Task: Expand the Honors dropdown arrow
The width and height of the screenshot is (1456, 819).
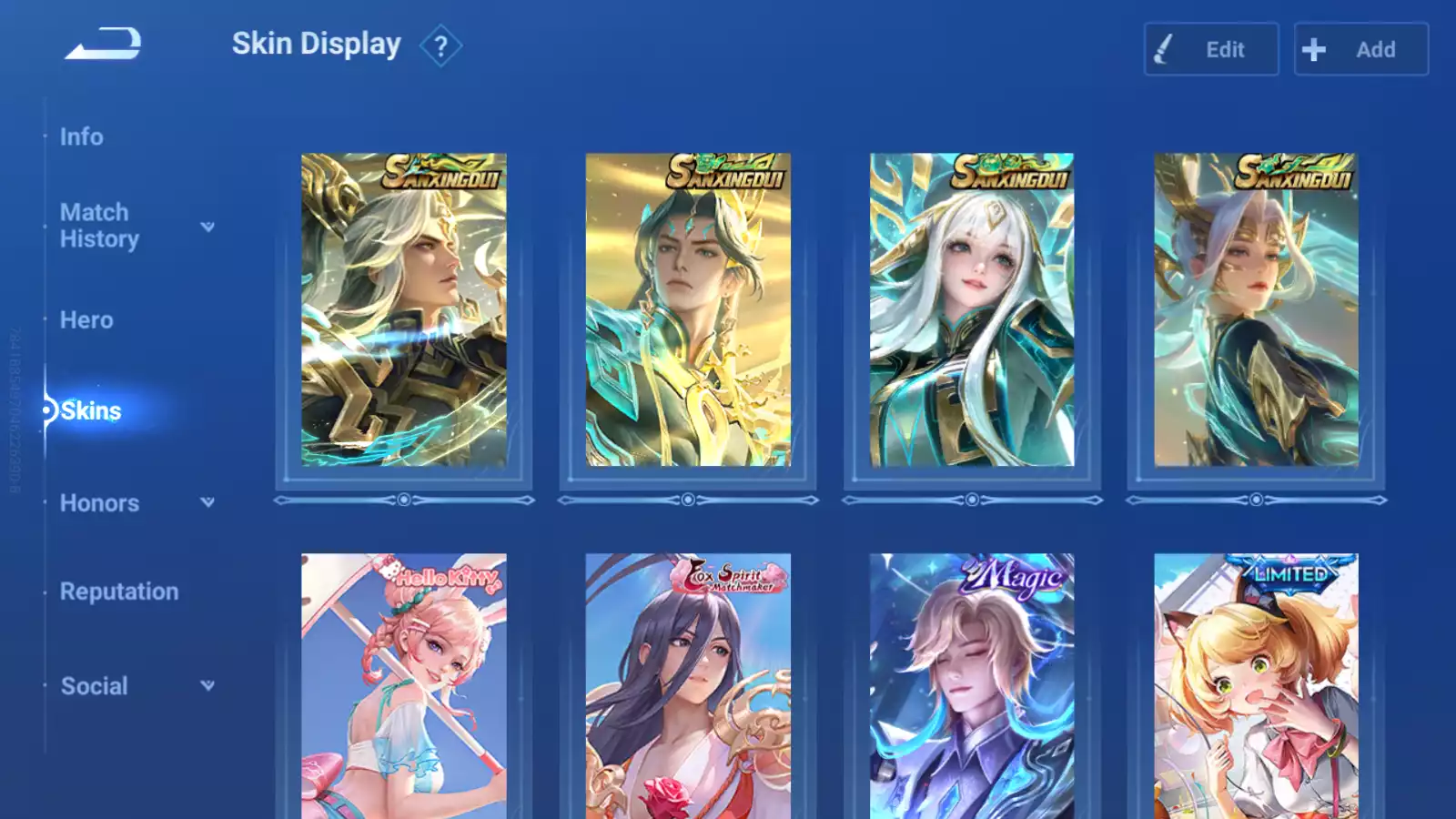Action: (x=207, y=502)
